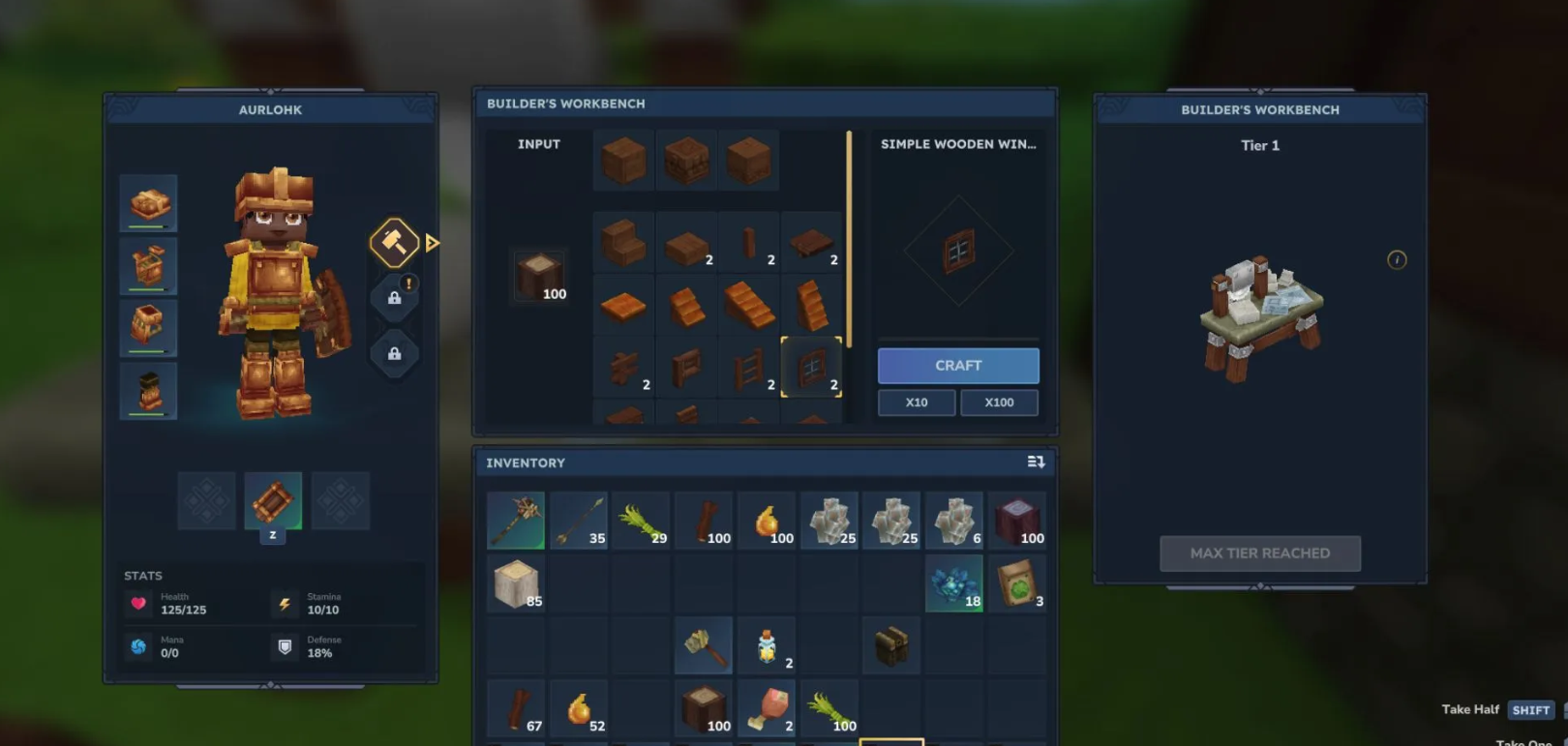Screen dimensions: 1568x746
Task: Click the blue CRAFT button
Action: click(x=957, y=366)
